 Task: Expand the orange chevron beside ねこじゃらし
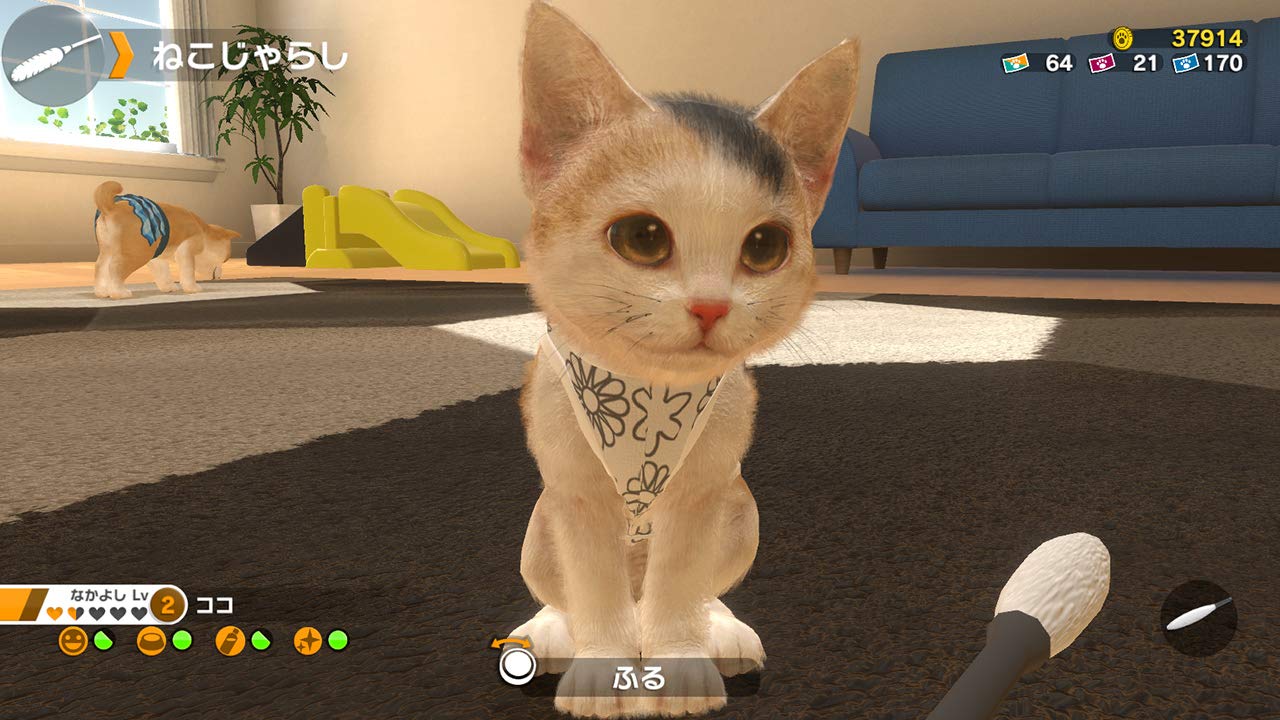[122, 57]
